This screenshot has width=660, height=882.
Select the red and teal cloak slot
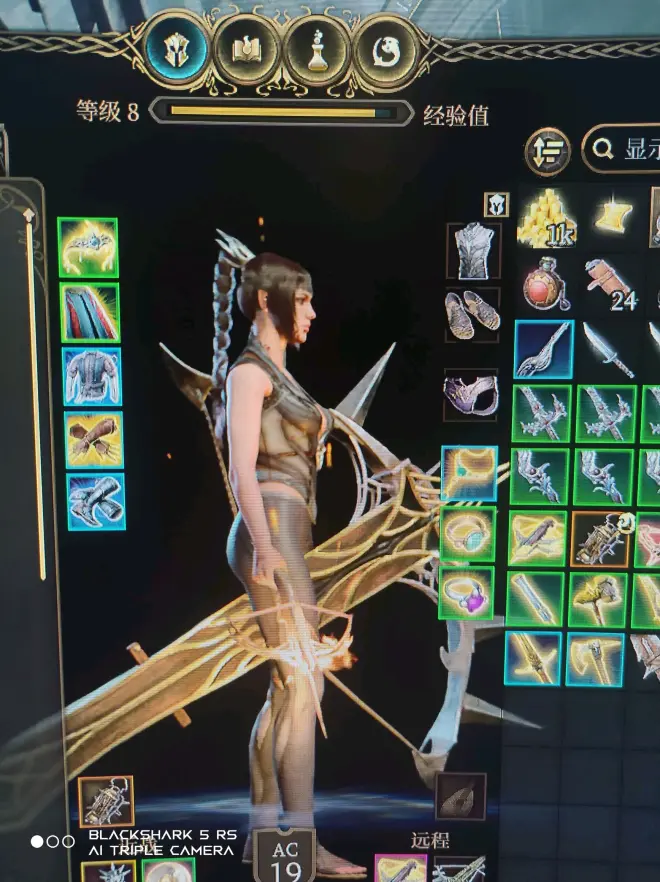click(x=90, y=312)
